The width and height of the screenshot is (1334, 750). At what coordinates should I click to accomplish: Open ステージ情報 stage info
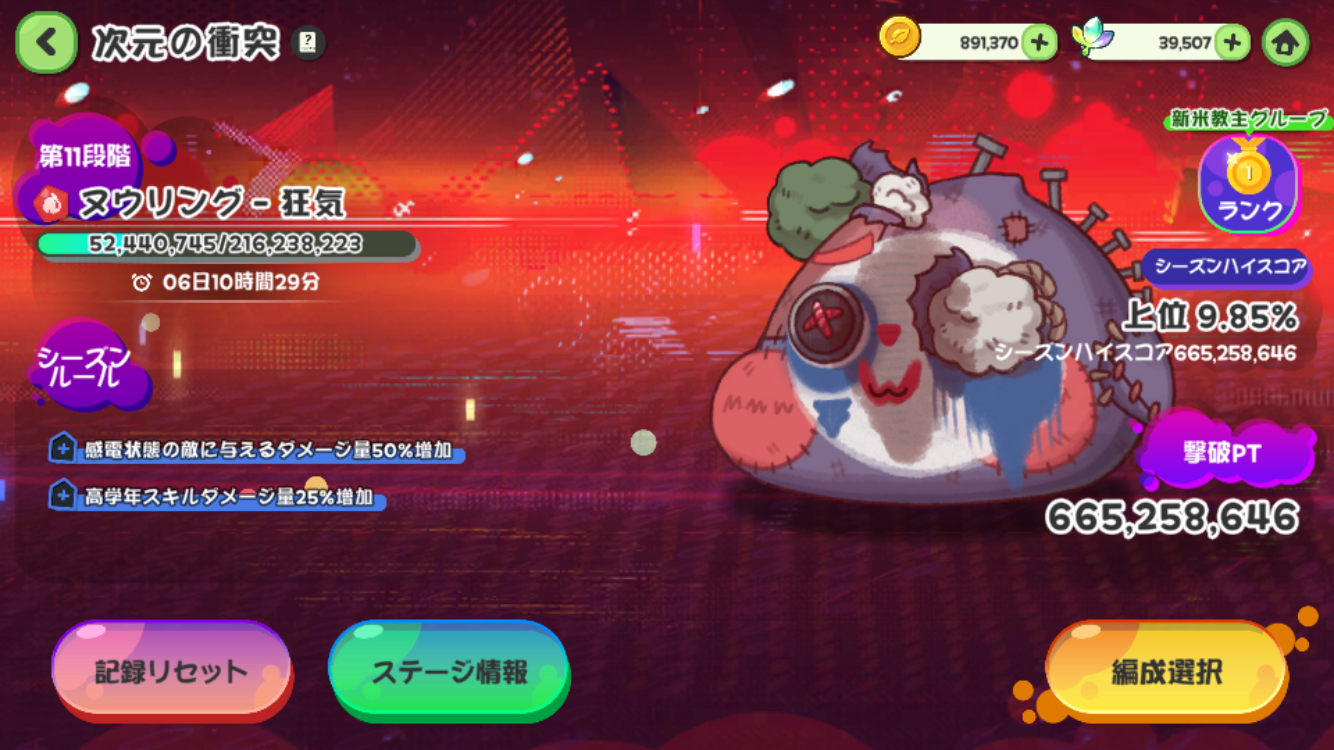[x=449, y=671]
